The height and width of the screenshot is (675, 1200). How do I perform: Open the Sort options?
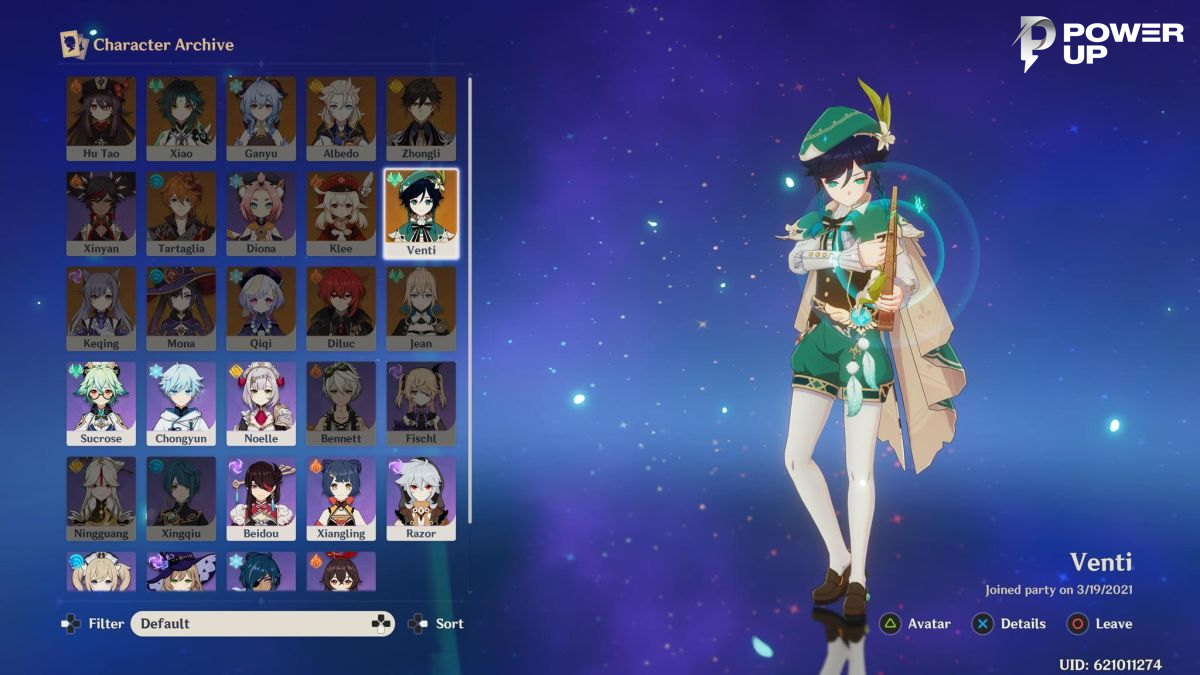click(438, 624)
